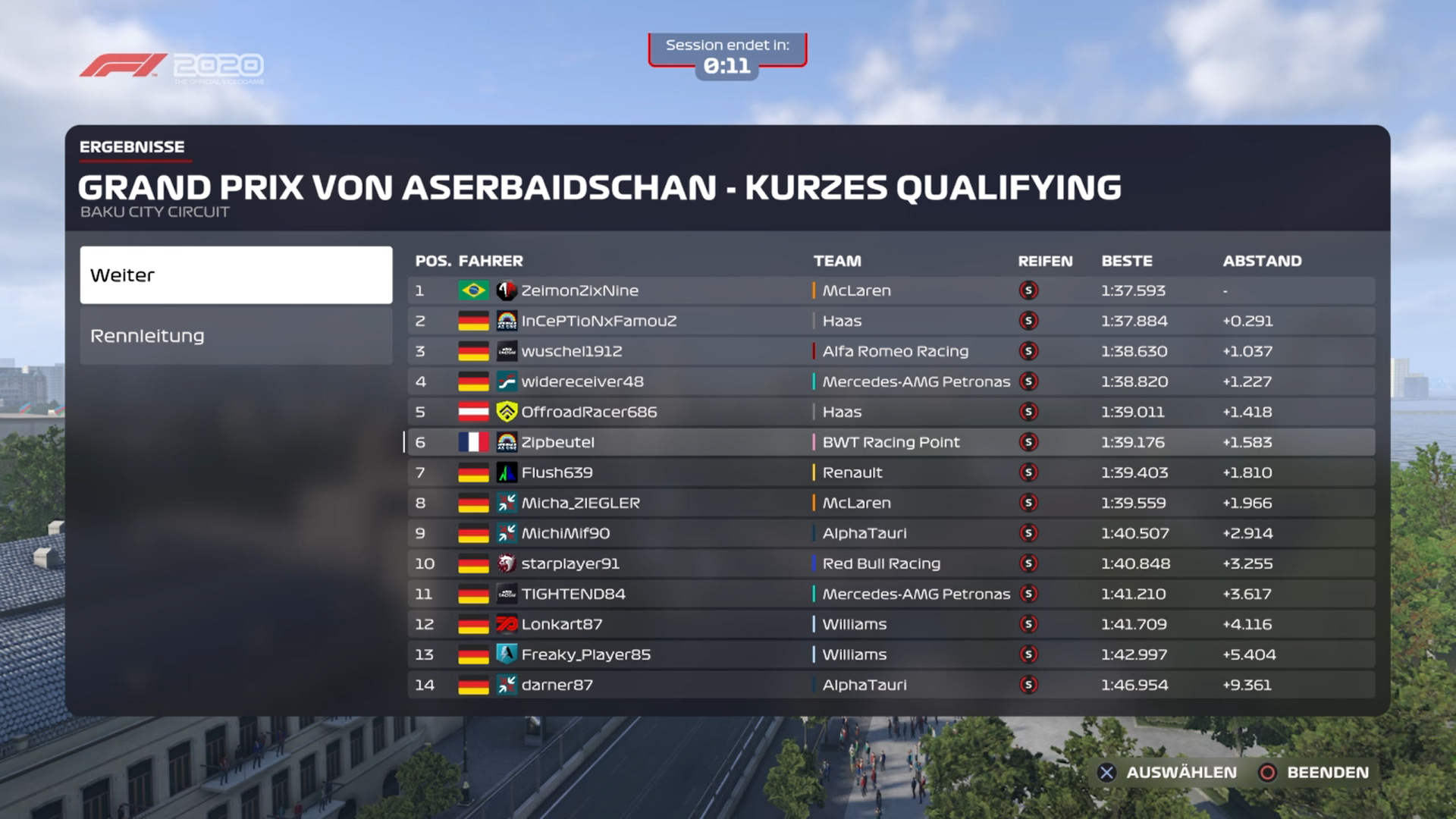The width and height of the screenshot is (1456, 819).
Task: Select ZeimonZixNine's result row
Action: tap(890, 290)
